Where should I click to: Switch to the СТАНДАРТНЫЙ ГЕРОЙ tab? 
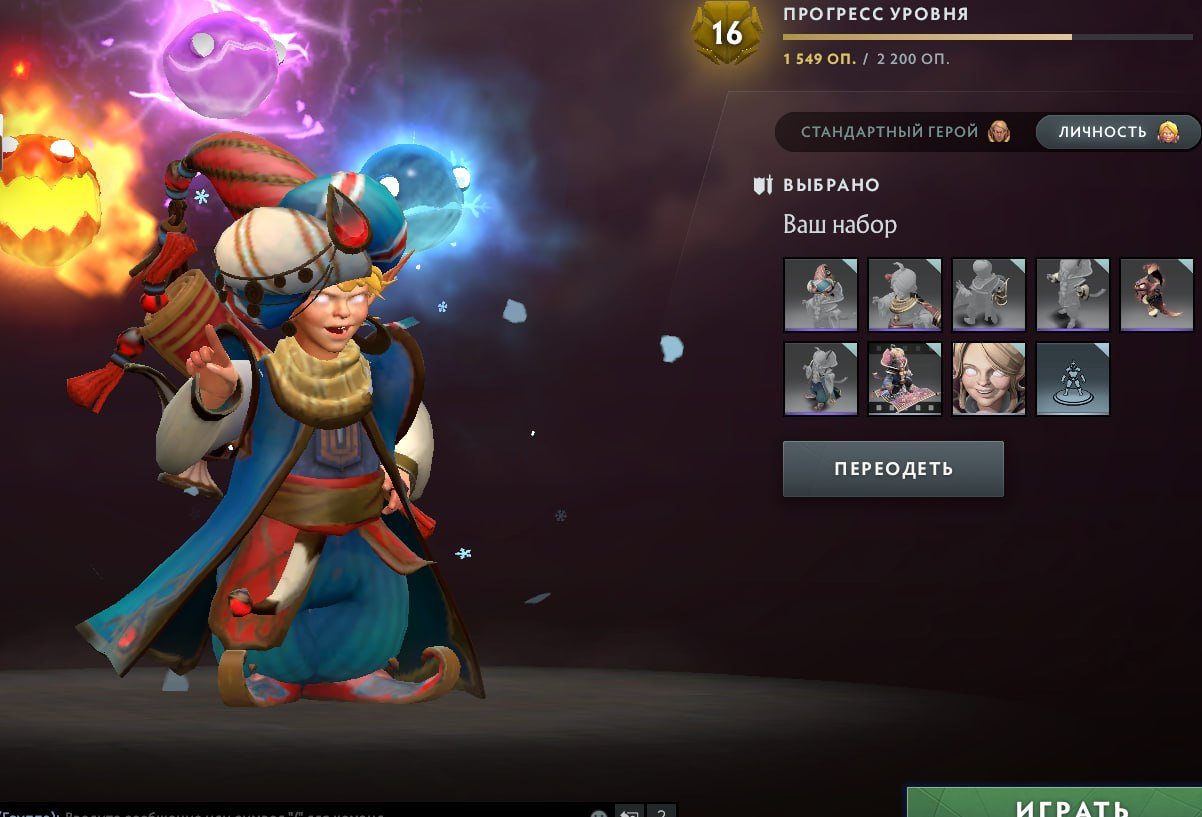coord(902,132)
